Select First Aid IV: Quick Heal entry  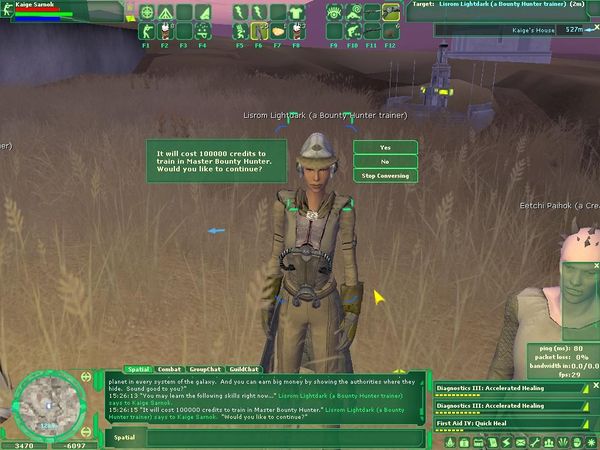pos(508,424)
